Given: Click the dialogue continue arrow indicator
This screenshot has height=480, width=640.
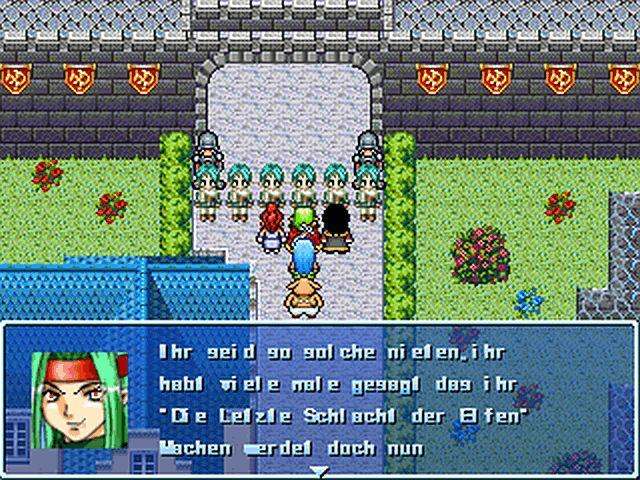Looking at the screenshot, I should click(x=319, y=470).
